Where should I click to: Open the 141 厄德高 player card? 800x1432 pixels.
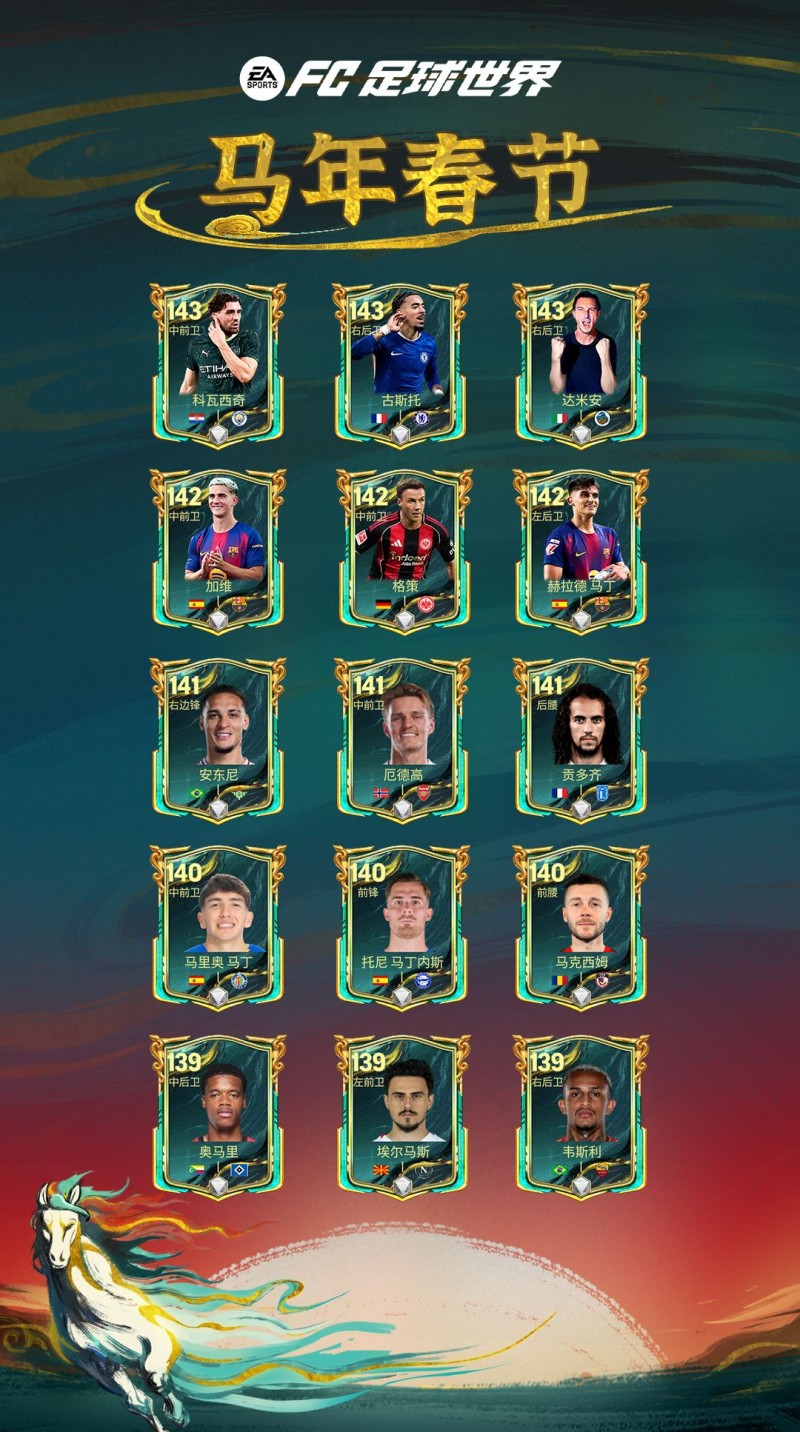[x=400, y=739]
